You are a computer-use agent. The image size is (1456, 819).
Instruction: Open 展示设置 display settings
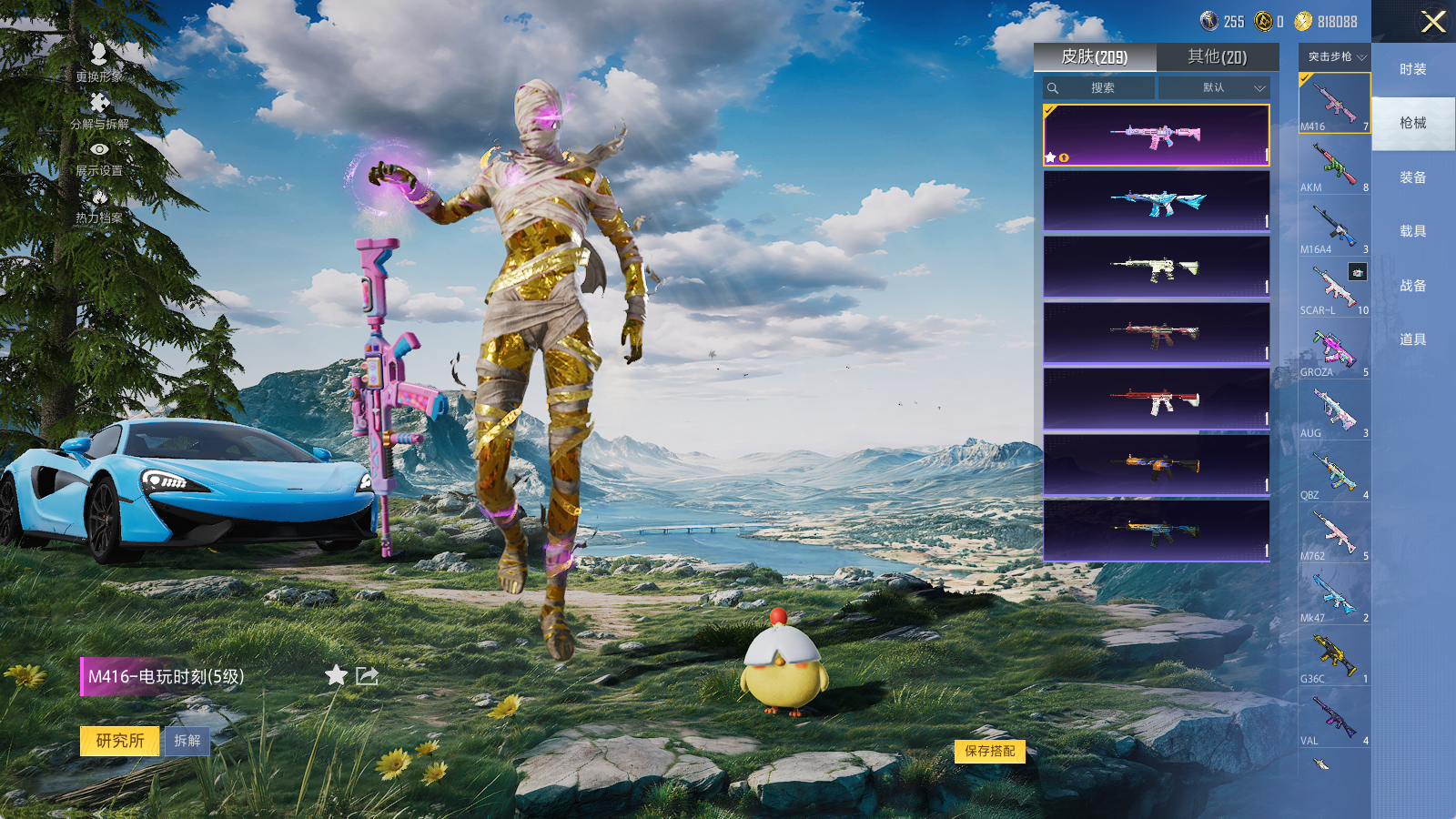99,157
